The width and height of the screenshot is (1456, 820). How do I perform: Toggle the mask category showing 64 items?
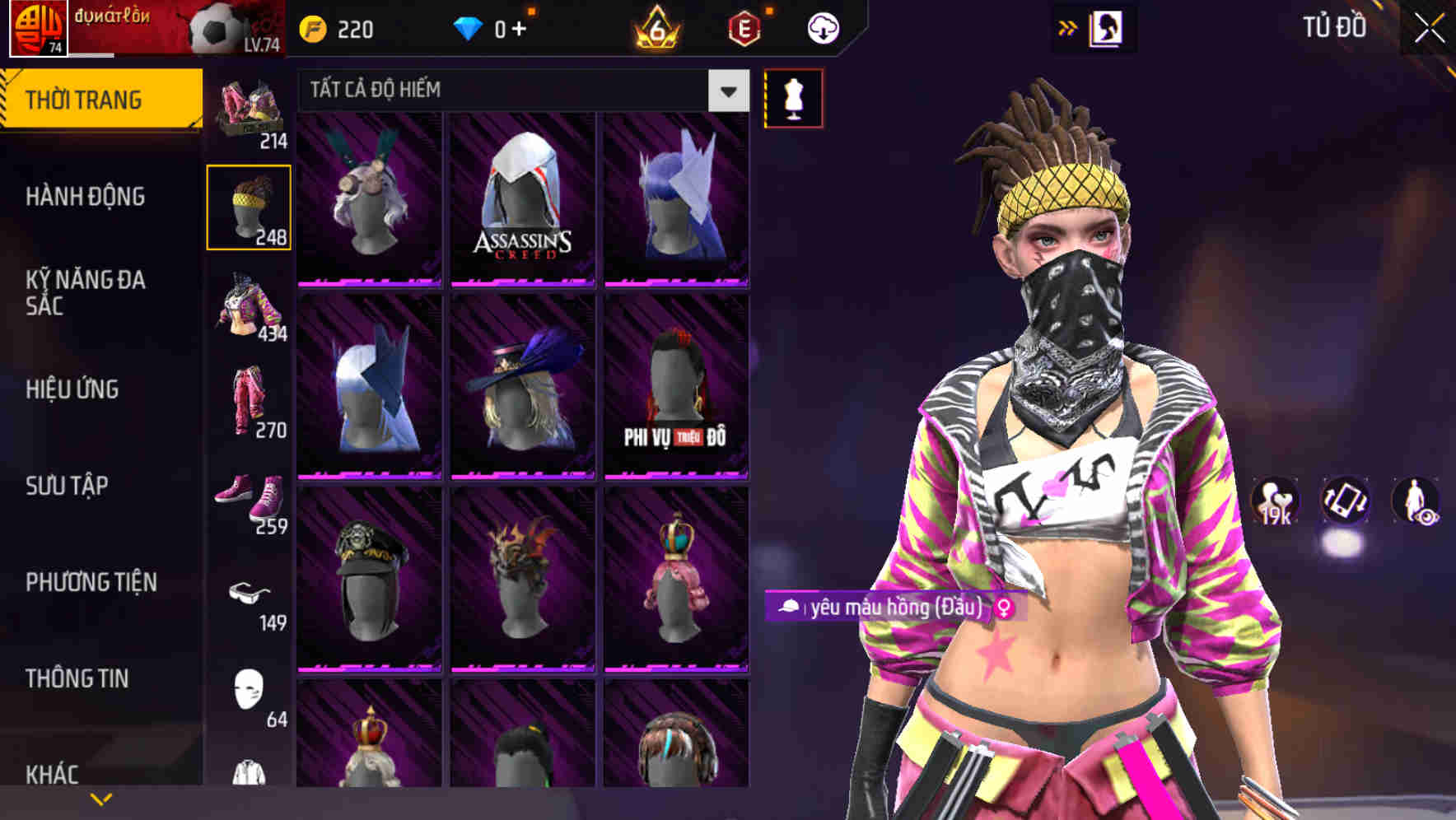[250, 700]
